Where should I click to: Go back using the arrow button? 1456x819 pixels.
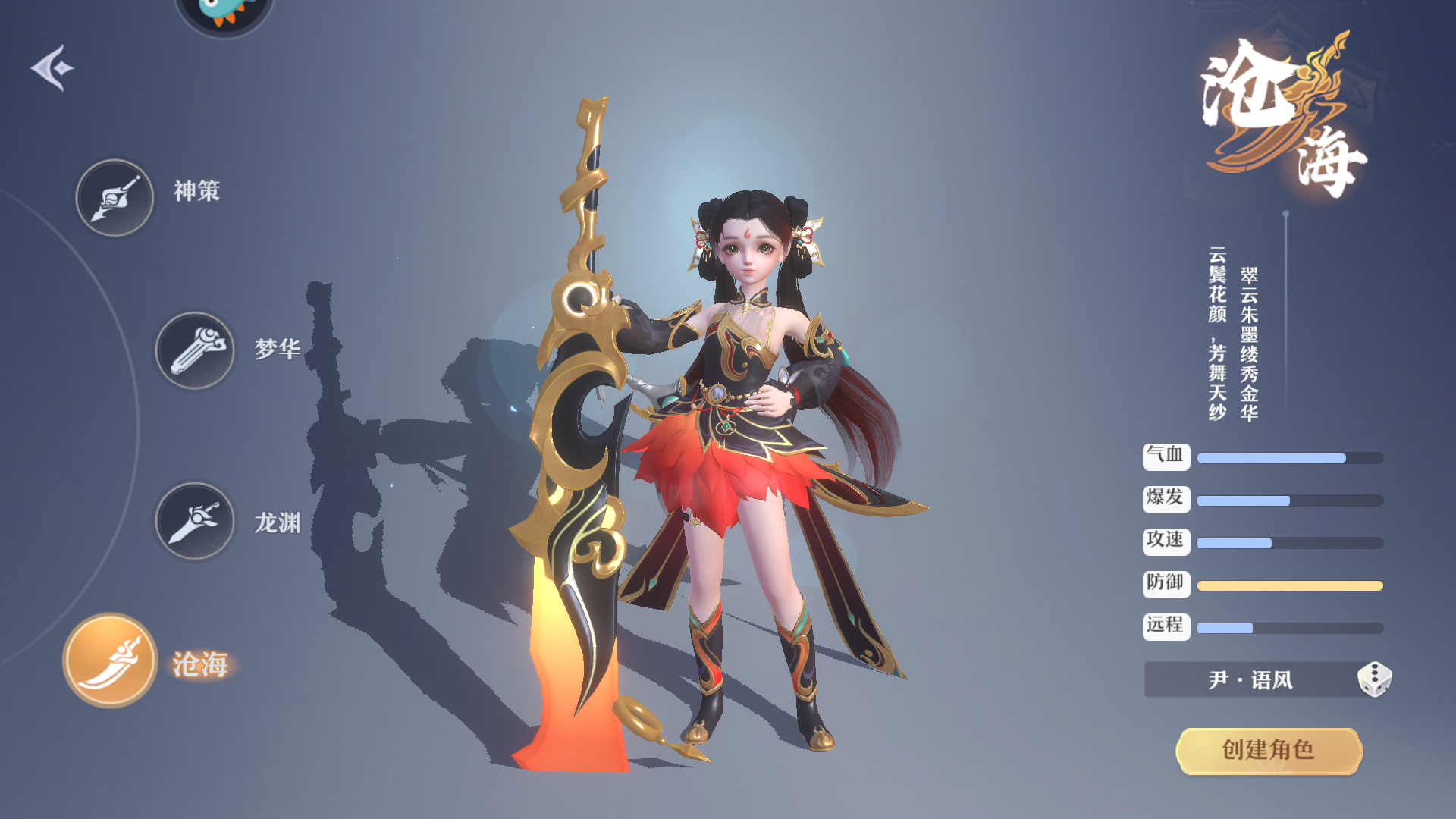[x=52, y=68]
